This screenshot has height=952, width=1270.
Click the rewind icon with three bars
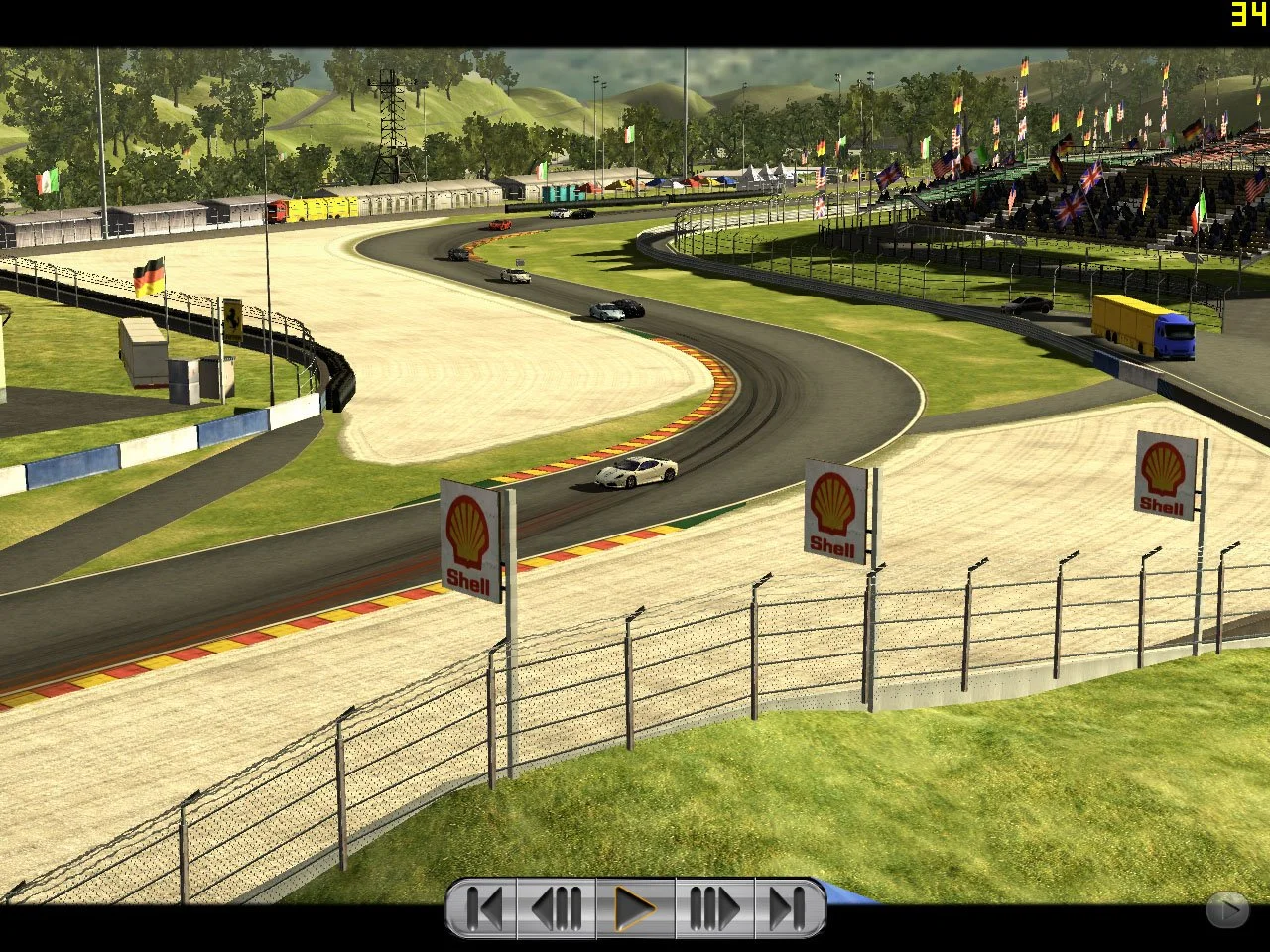pyautogui.click(x=556, y=905)
